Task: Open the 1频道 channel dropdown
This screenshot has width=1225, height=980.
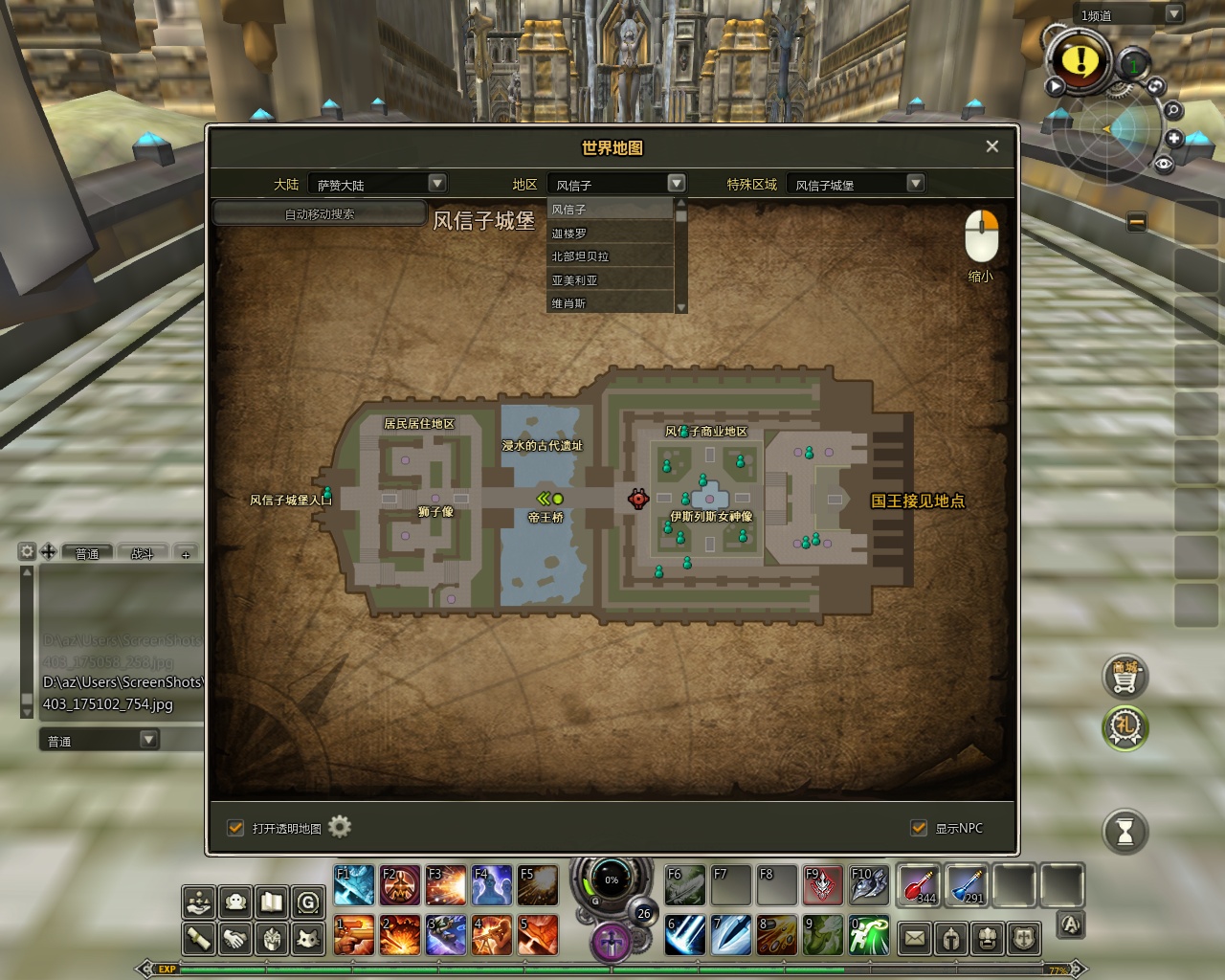Action: [1173, 14]
